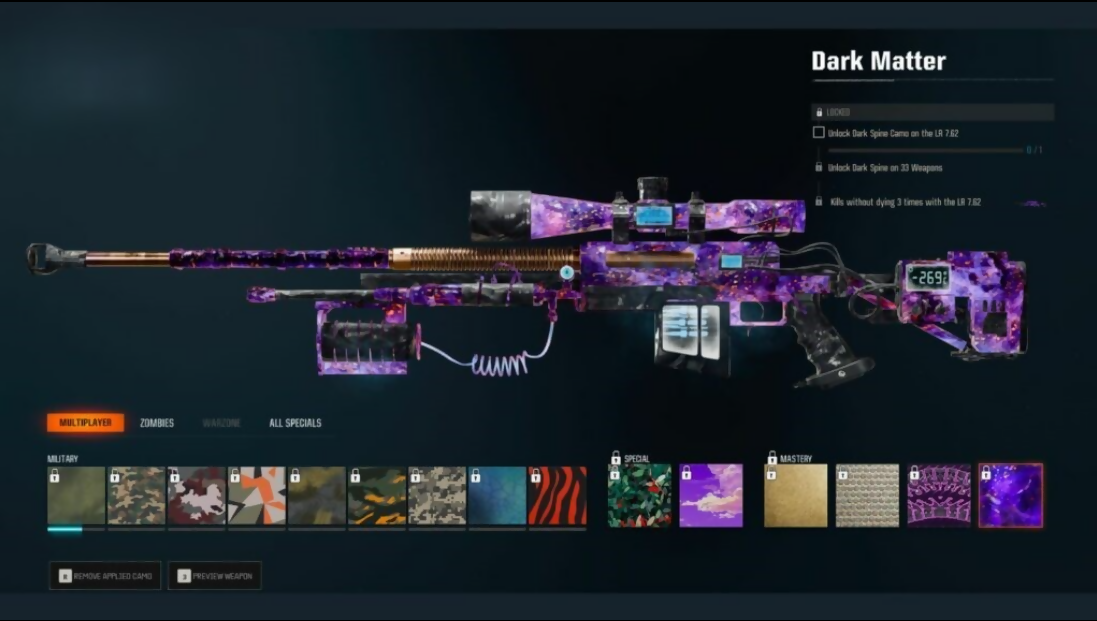Switch to the Multiplayer camo tab
This screenshot has height=621, width=1097.
pos(85,423)
